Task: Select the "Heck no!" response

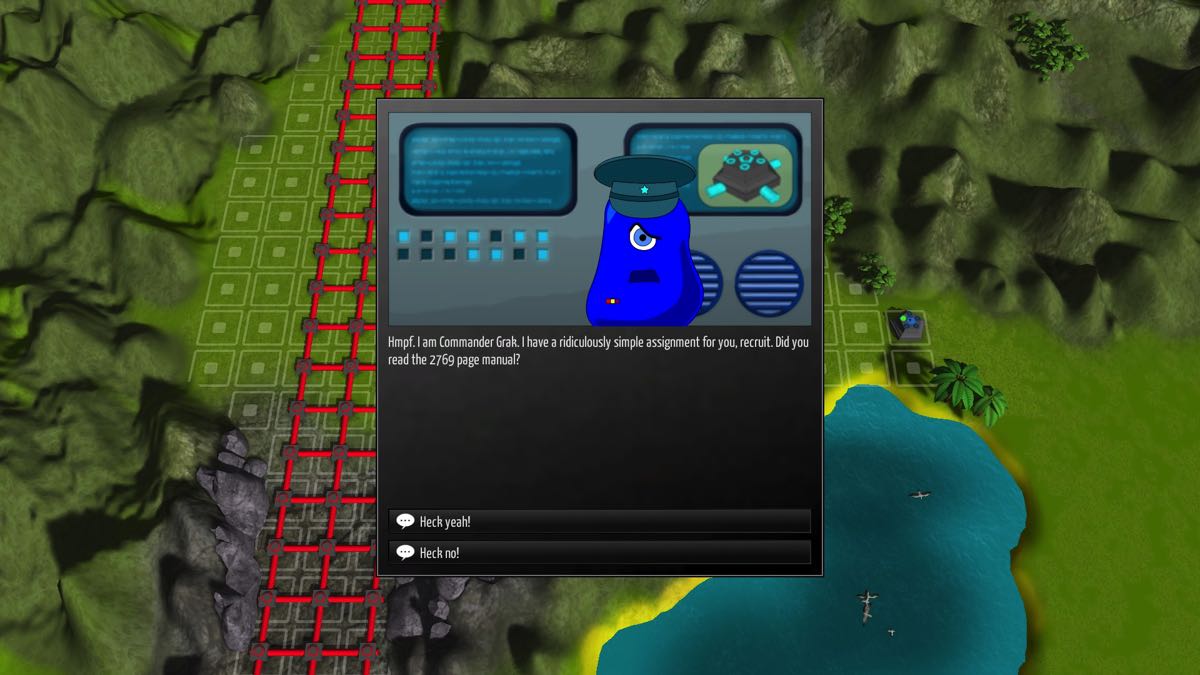Action: (x=599, y=552)
